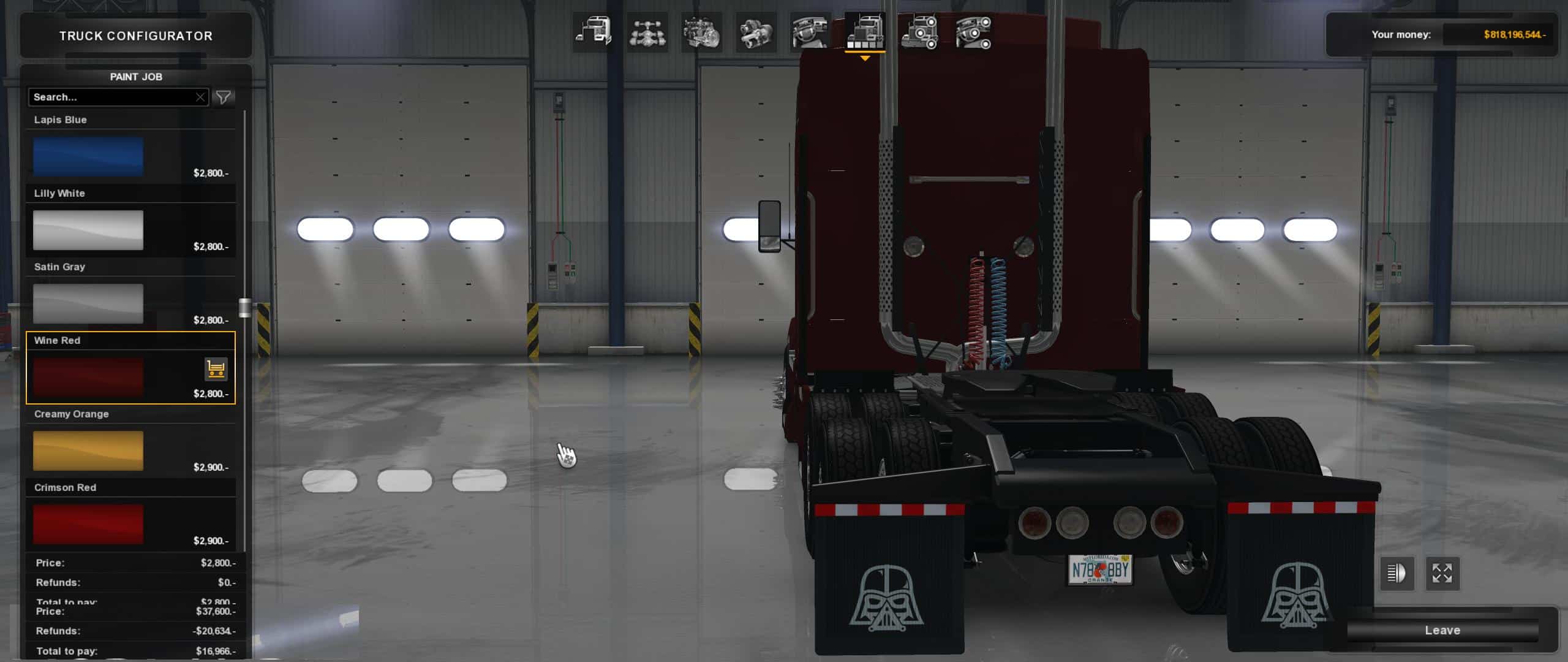Focus the paint job search field

point(110,97)
